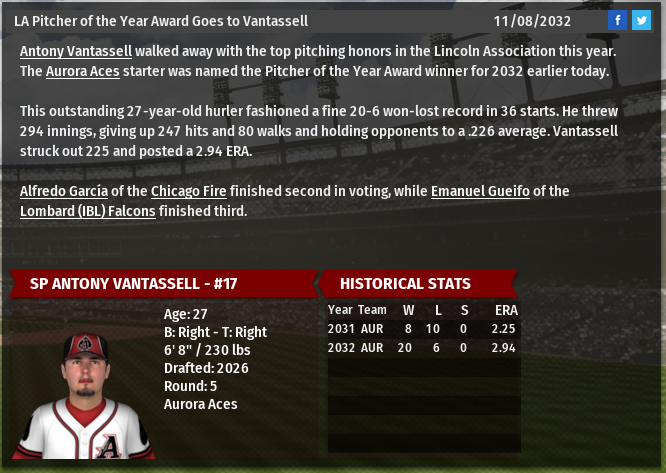
Task: Share this news story on Facebook
Action: click(x=618, y=20)
